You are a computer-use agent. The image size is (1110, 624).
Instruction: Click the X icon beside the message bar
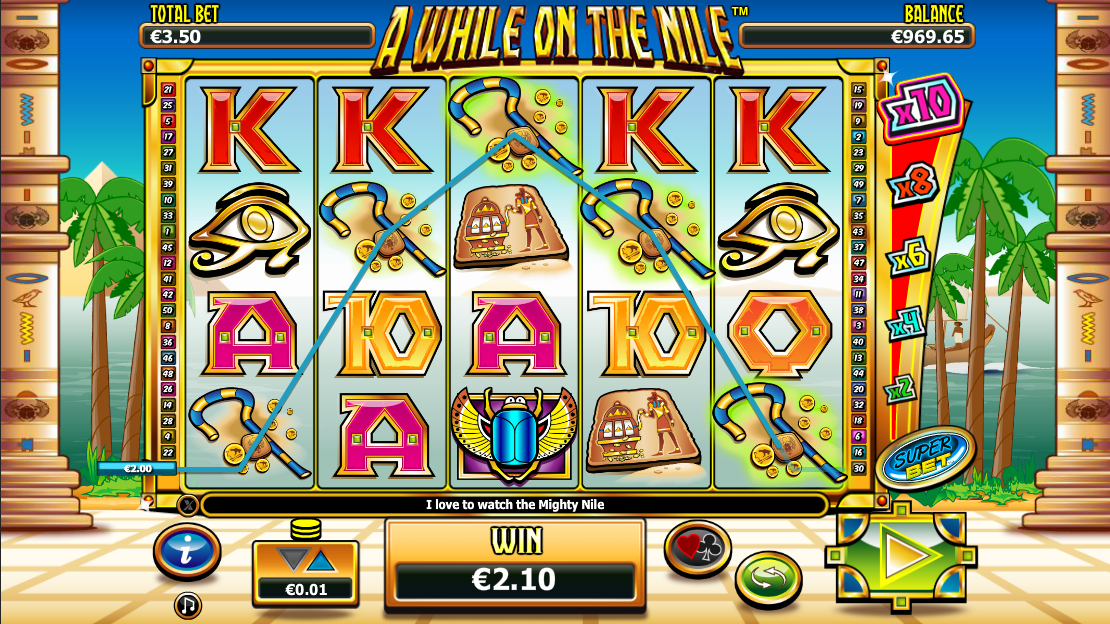tap(188, 505)
